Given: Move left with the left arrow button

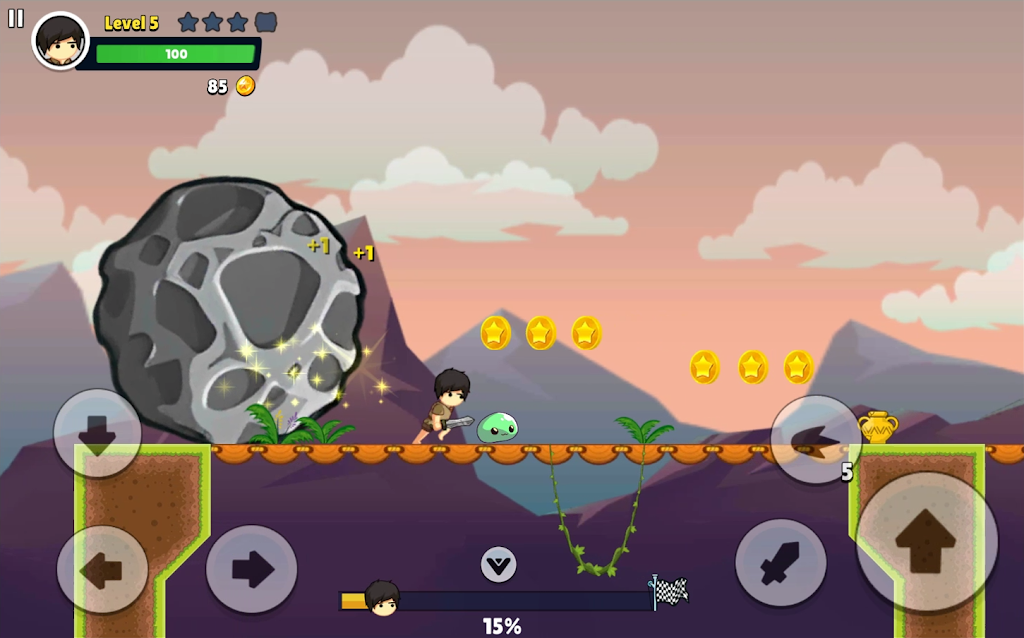Looking at the screenshot, I should [102, 570].
